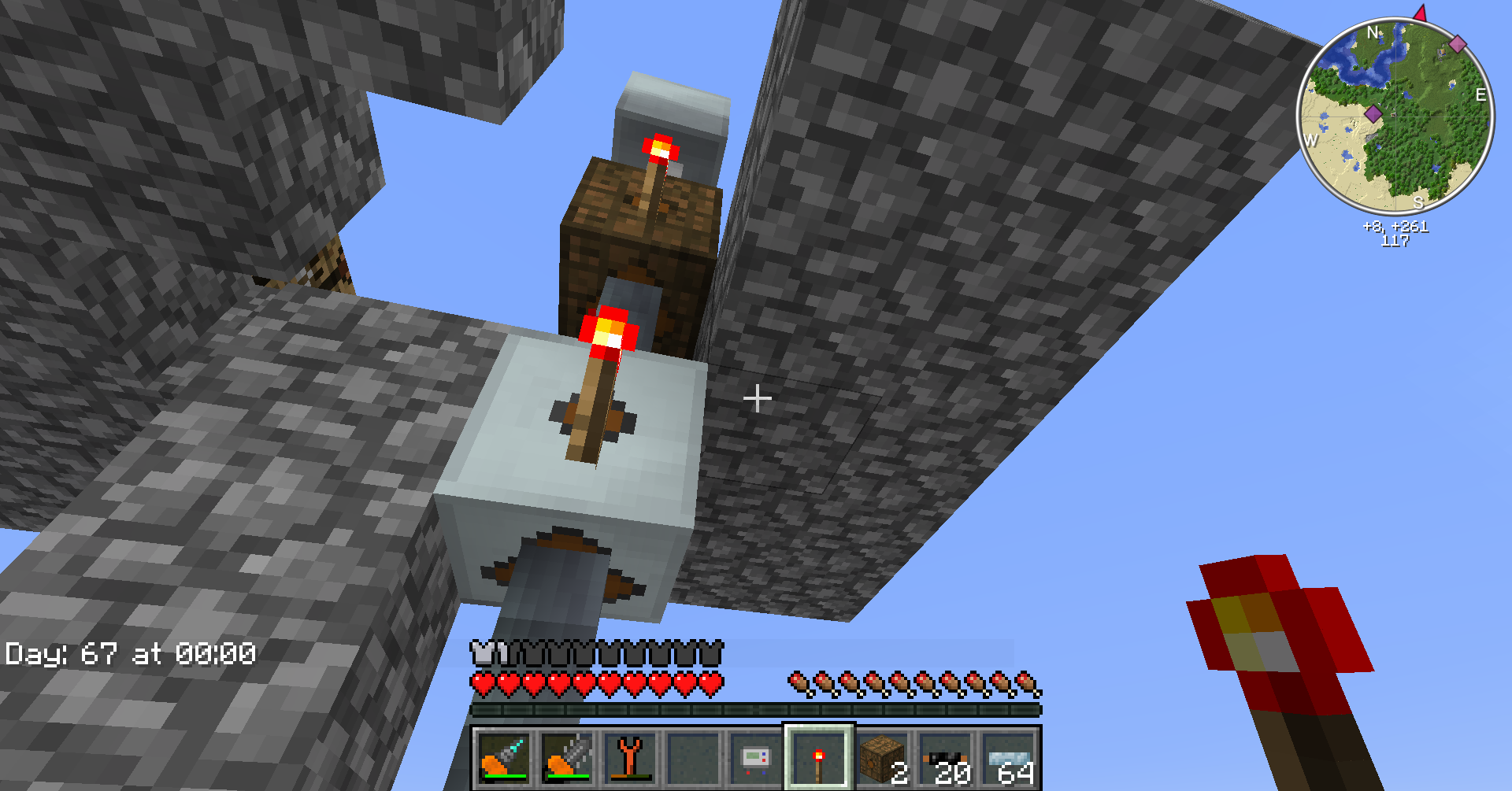Select the diamond-tipped drill slot

(x=503, y=757)
